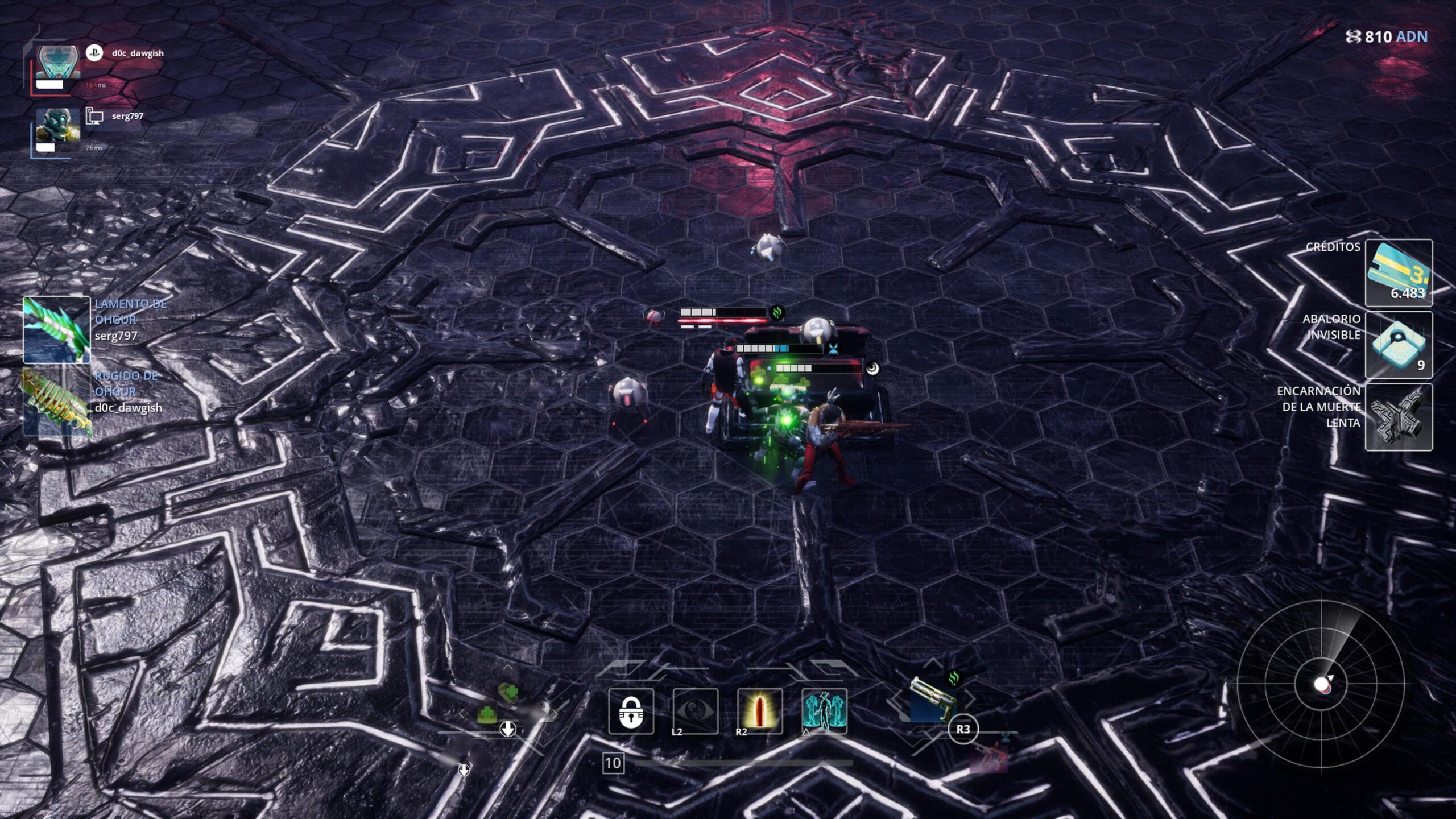This screenshot has width=1456, height=819.
Task: Select the Abalorio Invisible loot card
Action: click(x=1399, y=345)
